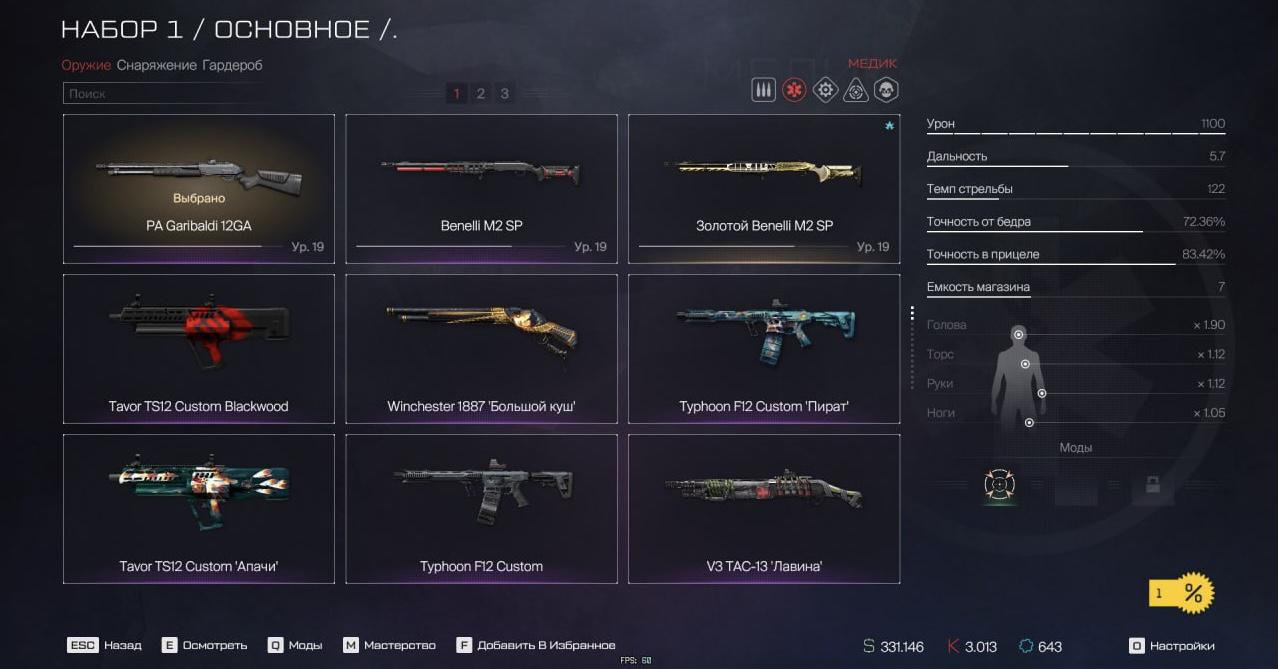Image resolution: width=1278 pixels, height=669 pixels.
Task: Go to weapon page 2
Action: click(481, 94)
